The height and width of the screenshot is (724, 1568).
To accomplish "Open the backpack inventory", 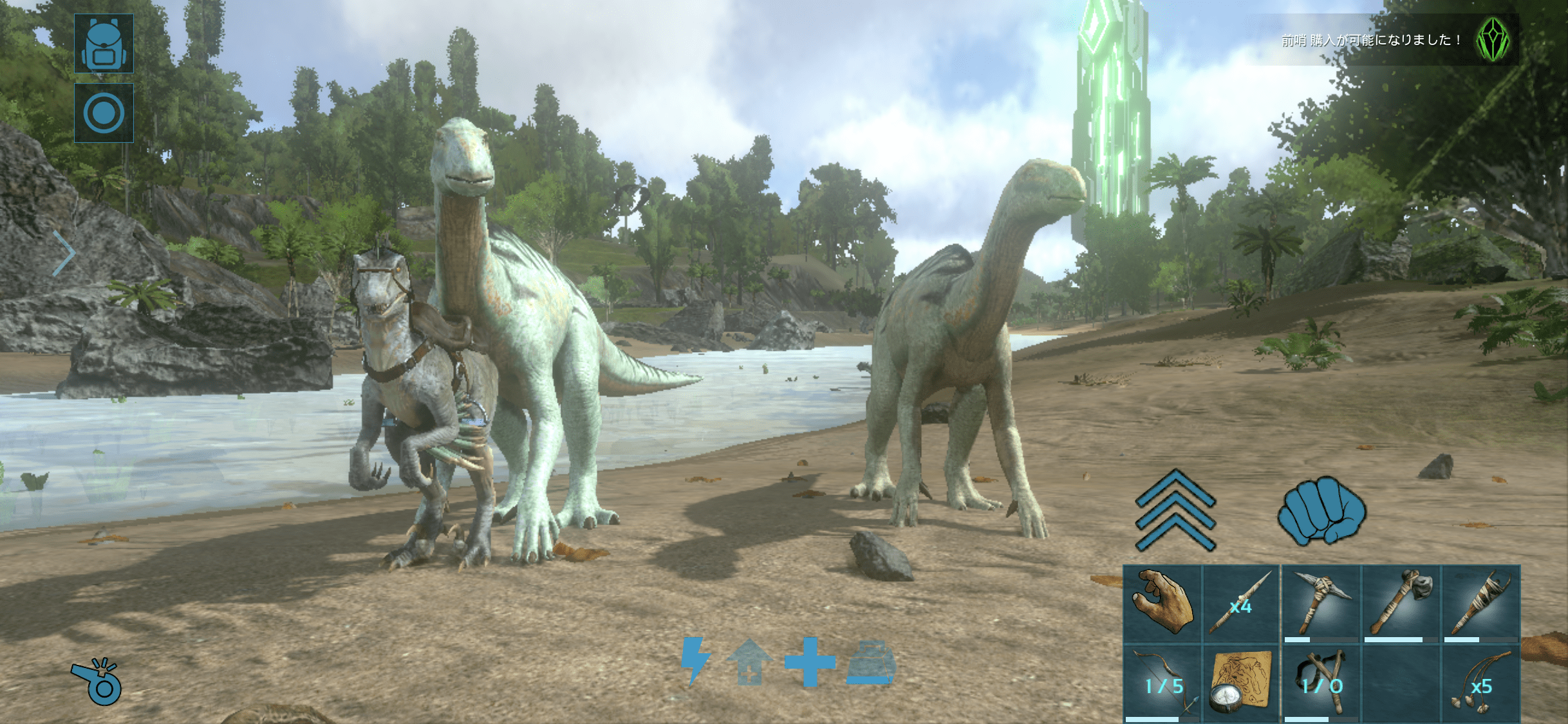I will point(104,43).
